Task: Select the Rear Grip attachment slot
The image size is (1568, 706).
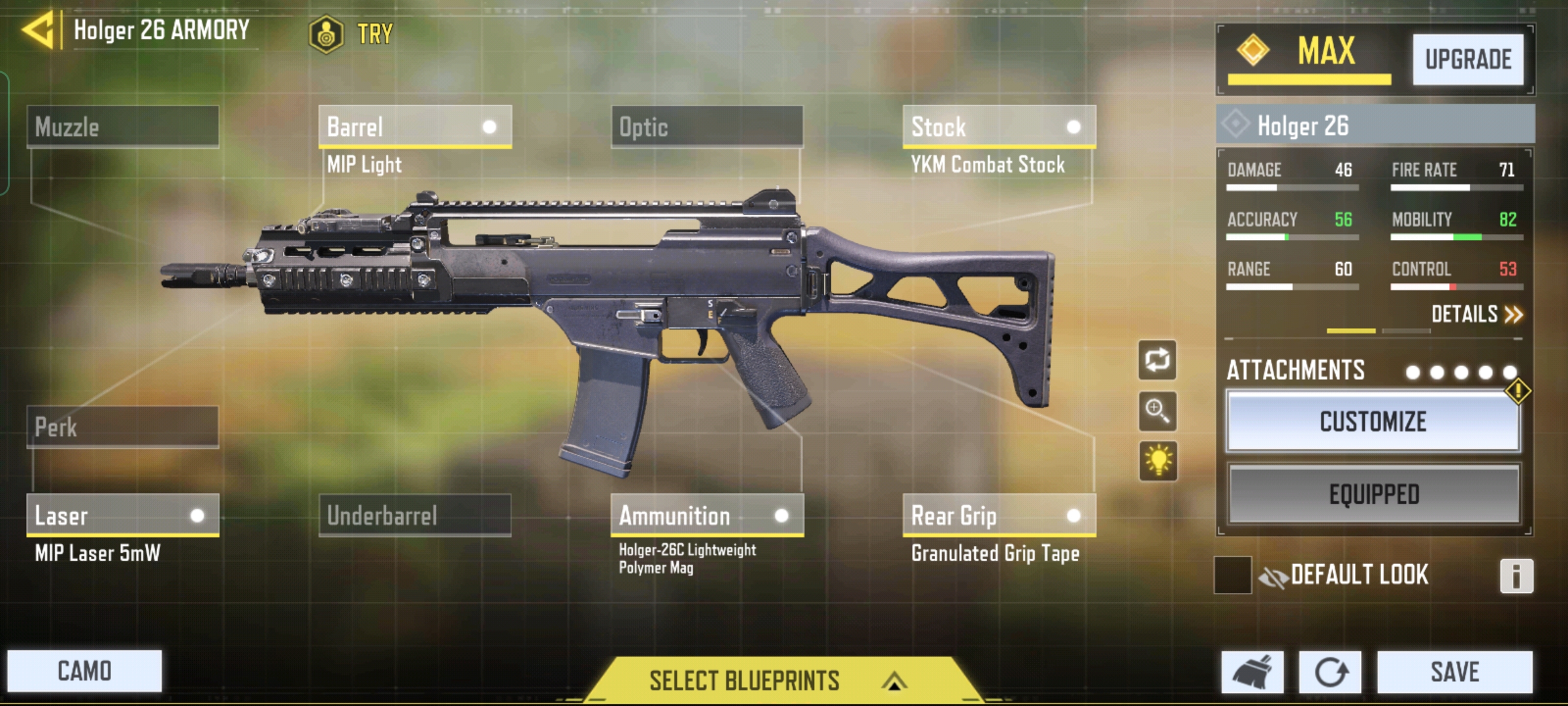Action: pyautogui.click(x=998, y=515)
